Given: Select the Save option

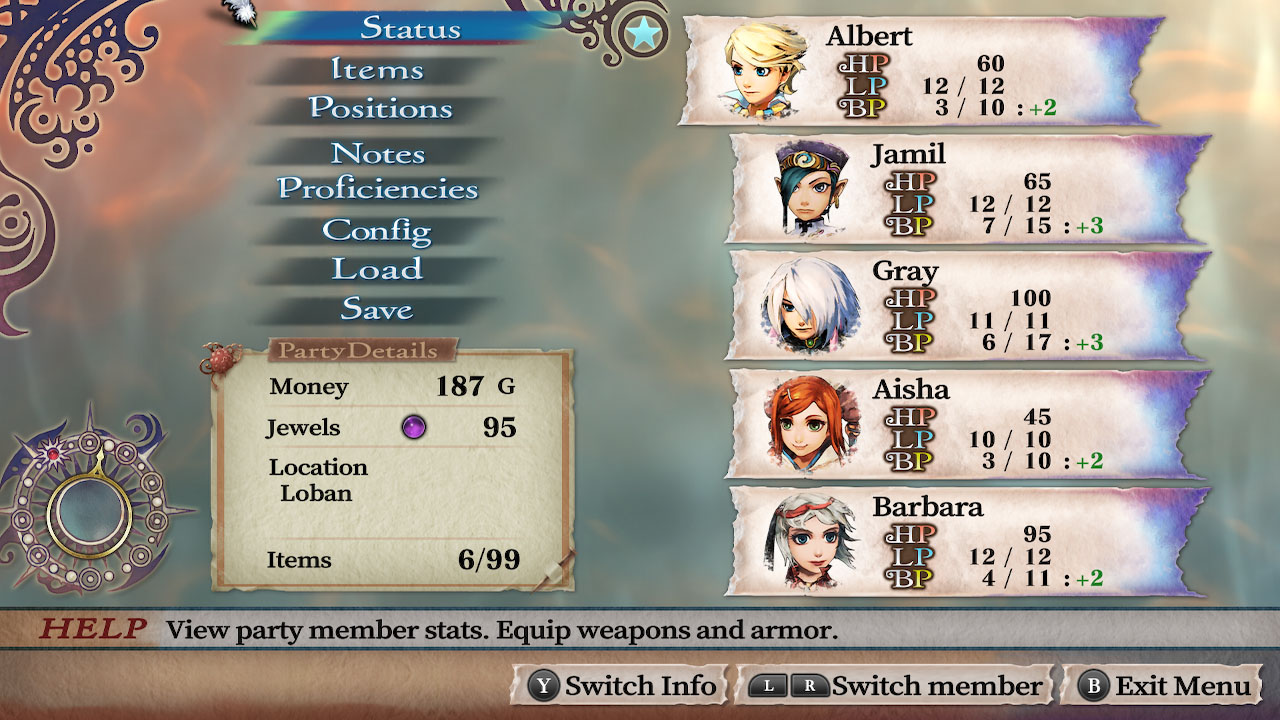Looking at the screenshot, I should pyautogui.click(x=377, y=310).
